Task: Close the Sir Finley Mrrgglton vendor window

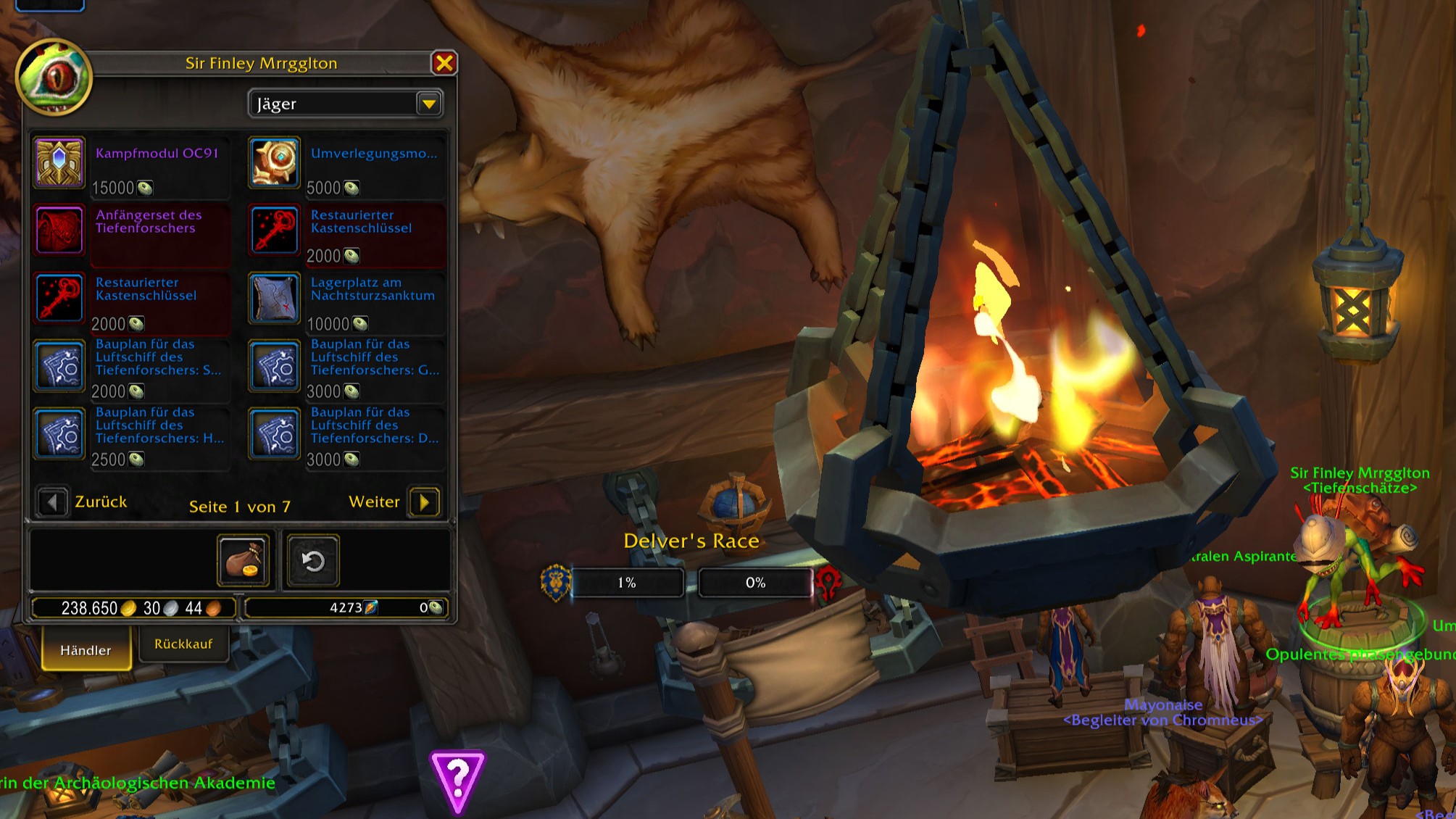Action: pos(444,64)
